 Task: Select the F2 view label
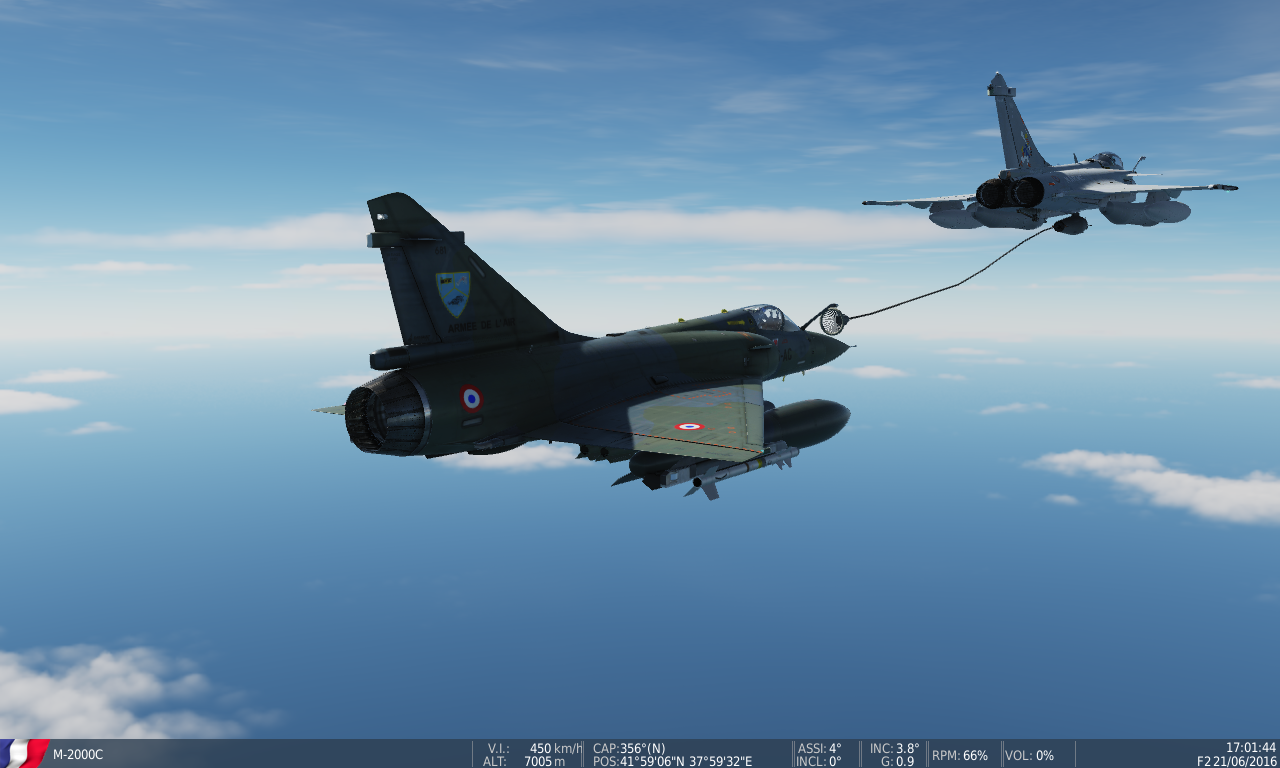point(1206,759)
